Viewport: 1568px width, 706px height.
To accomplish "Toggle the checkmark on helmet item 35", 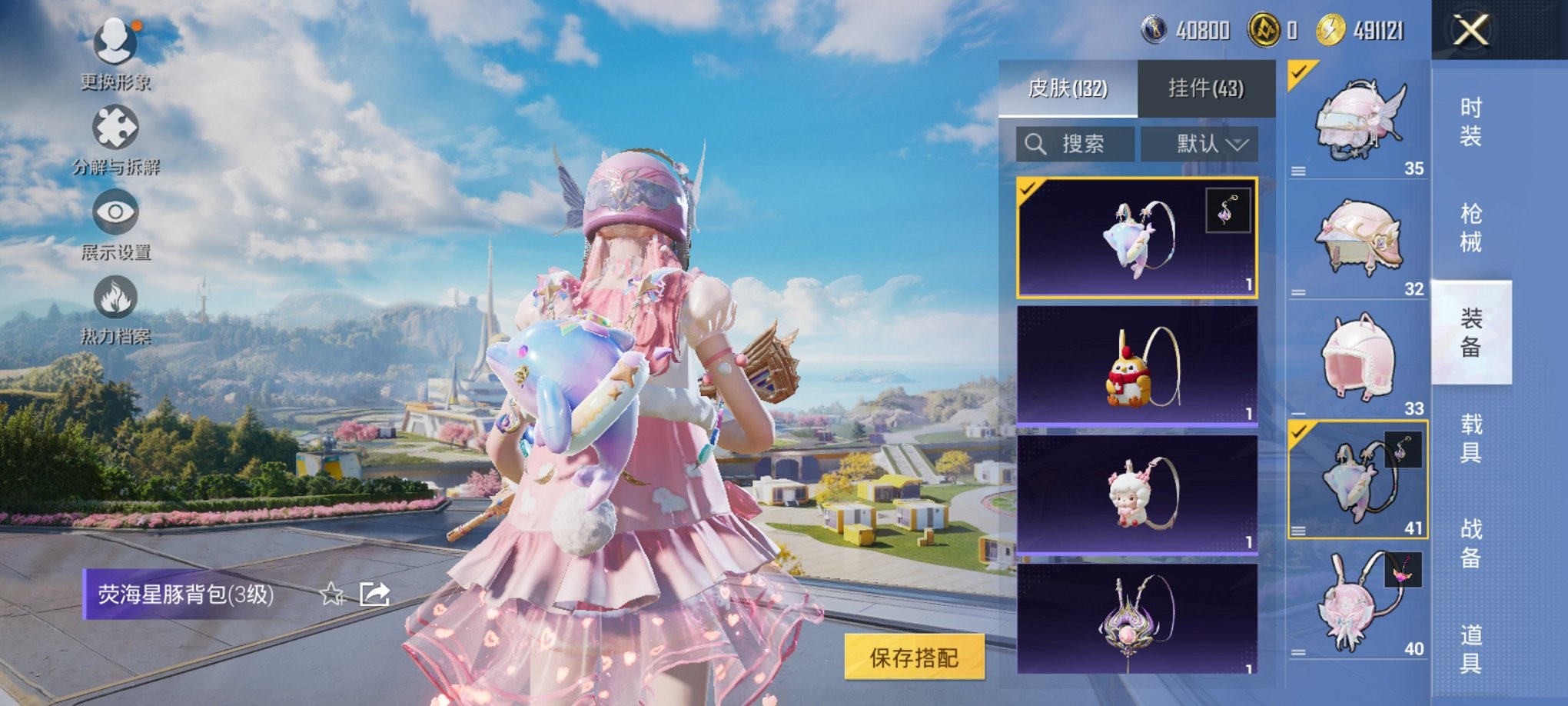I will 1297,73.
